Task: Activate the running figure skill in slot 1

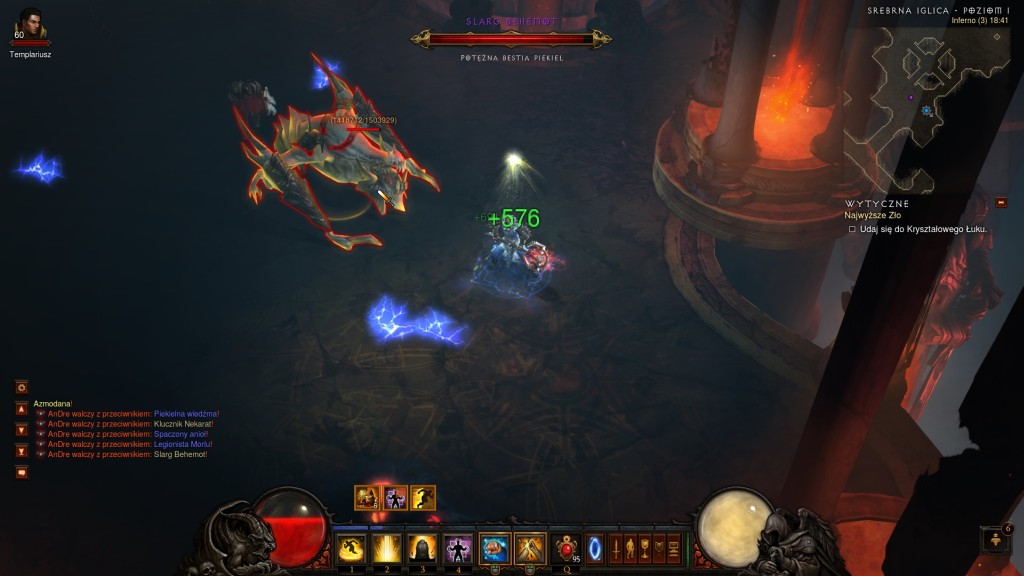Action: [351, 548]
